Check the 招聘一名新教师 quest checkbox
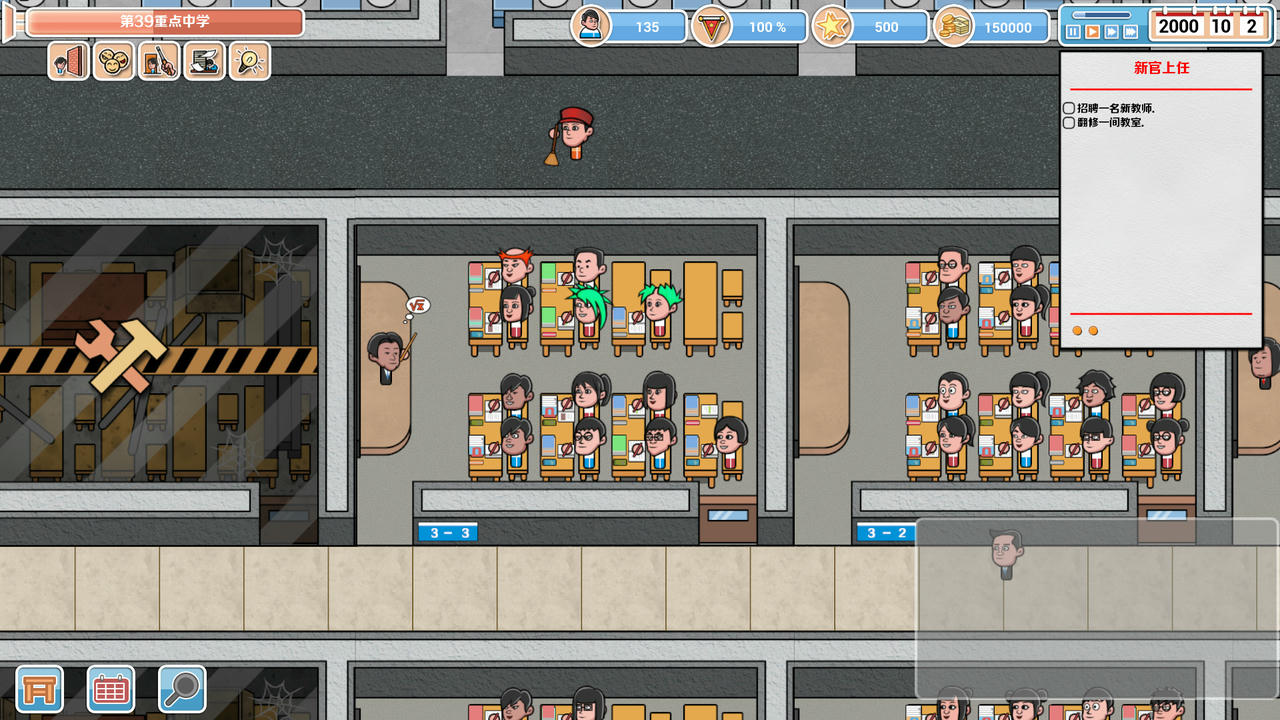Screen dimensions: 1280x720 [1069, 108]
